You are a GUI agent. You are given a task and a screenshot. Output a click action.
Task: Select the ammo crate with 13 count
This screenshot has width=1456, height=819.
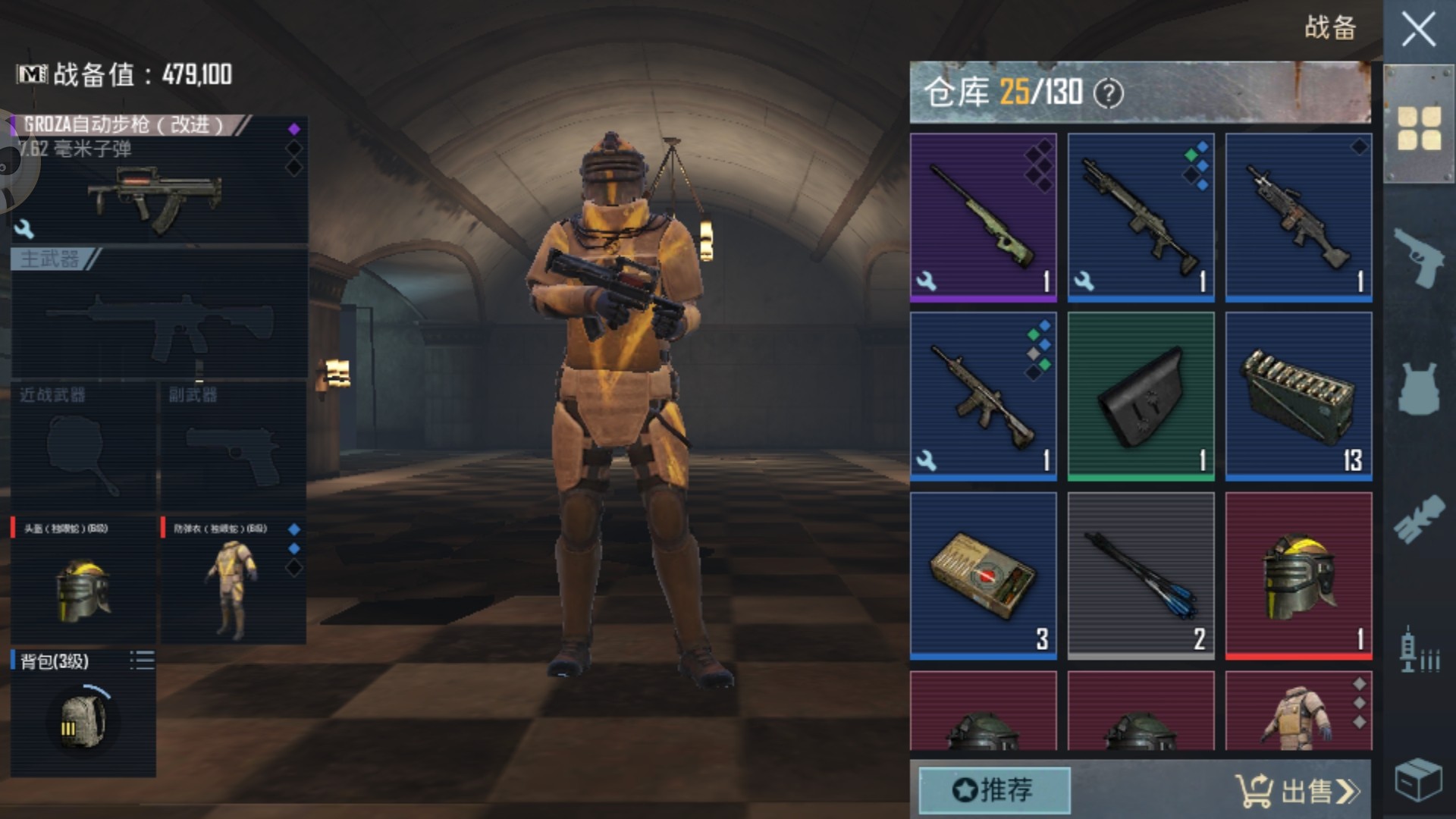point(1298,397)
